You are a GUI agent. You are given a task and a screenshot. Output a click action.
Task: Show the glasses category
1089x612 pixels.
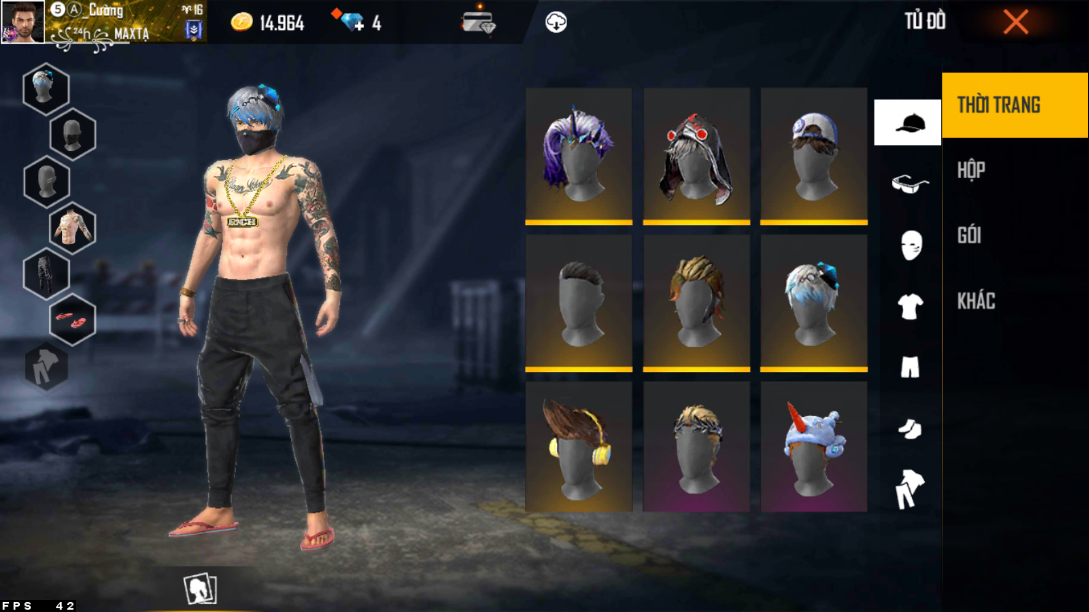click(x=909, y=183)
